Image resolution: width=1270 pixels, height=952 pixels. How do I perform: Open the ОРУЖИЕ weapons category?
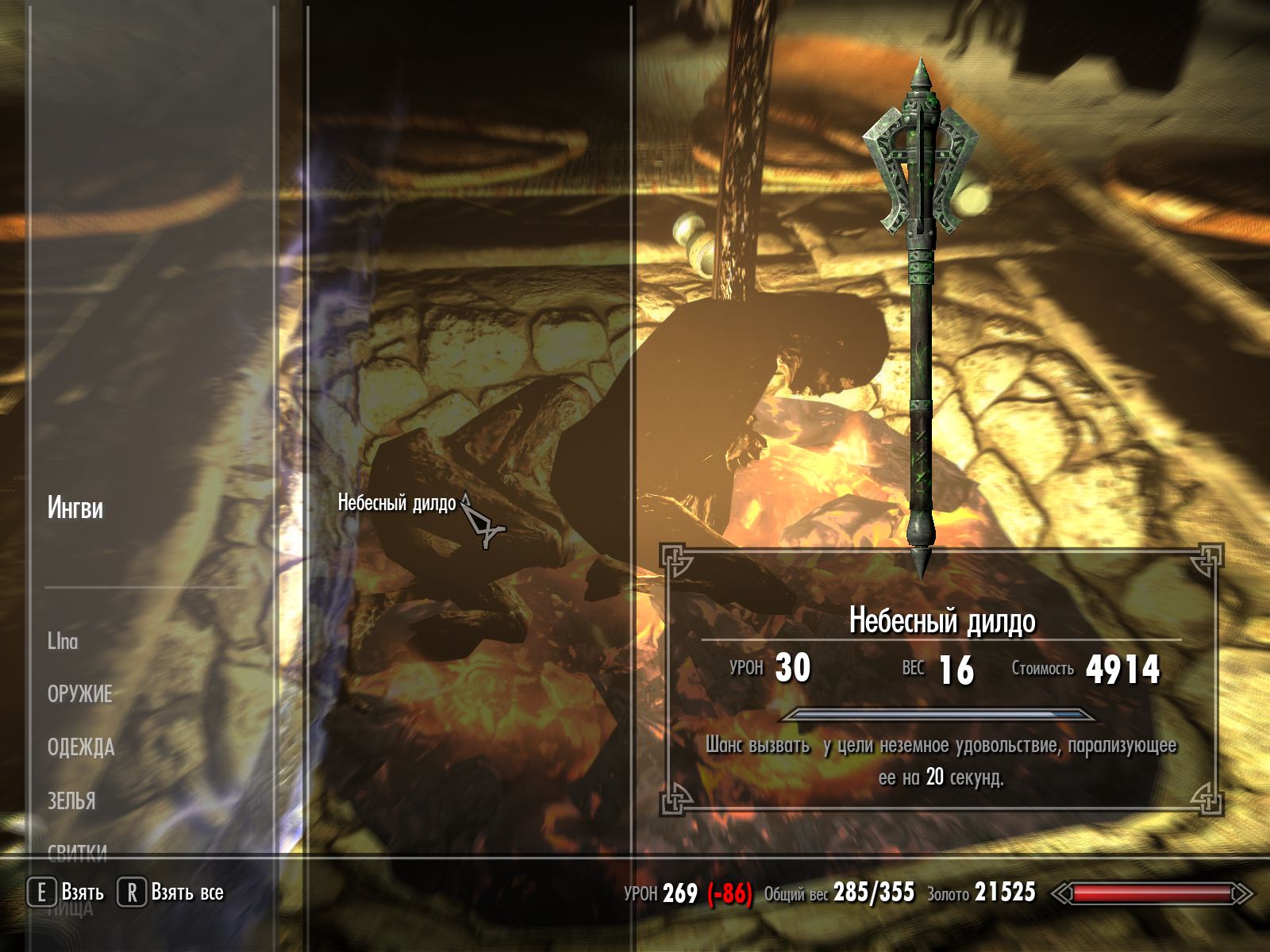point(79,694)
